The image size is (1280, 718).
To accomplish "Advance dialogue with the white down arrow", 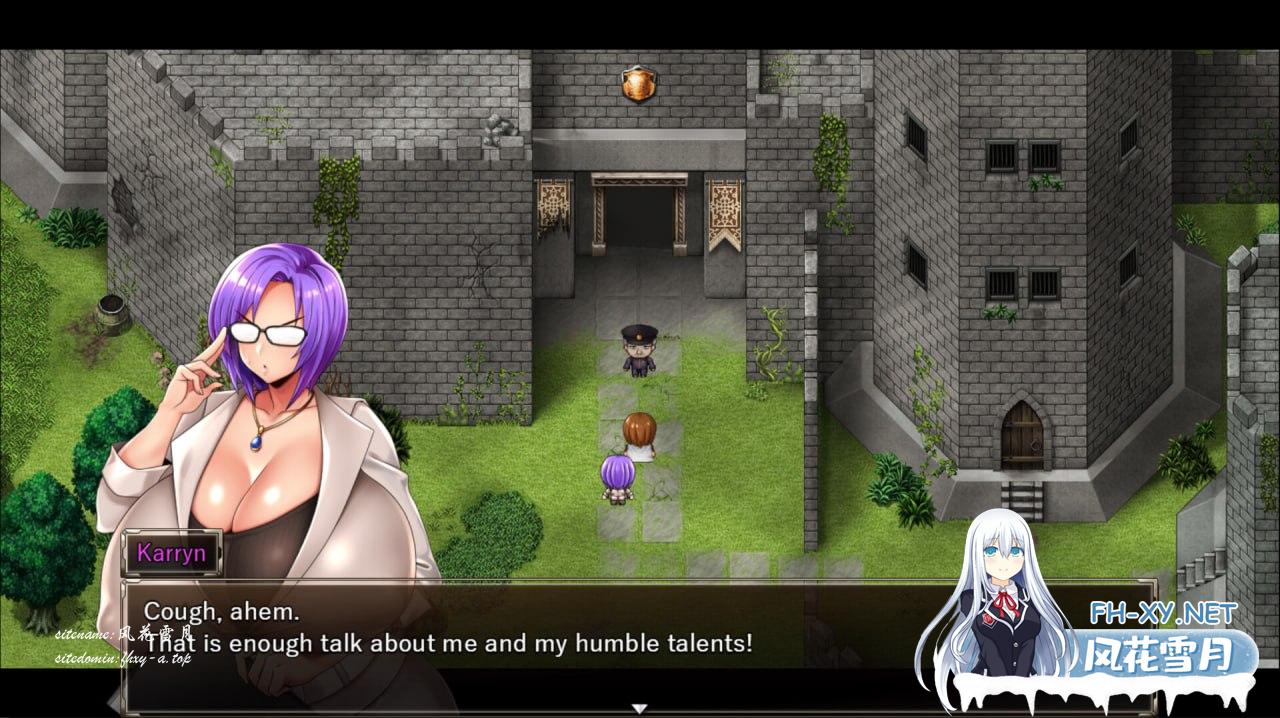I will [639, 708].
